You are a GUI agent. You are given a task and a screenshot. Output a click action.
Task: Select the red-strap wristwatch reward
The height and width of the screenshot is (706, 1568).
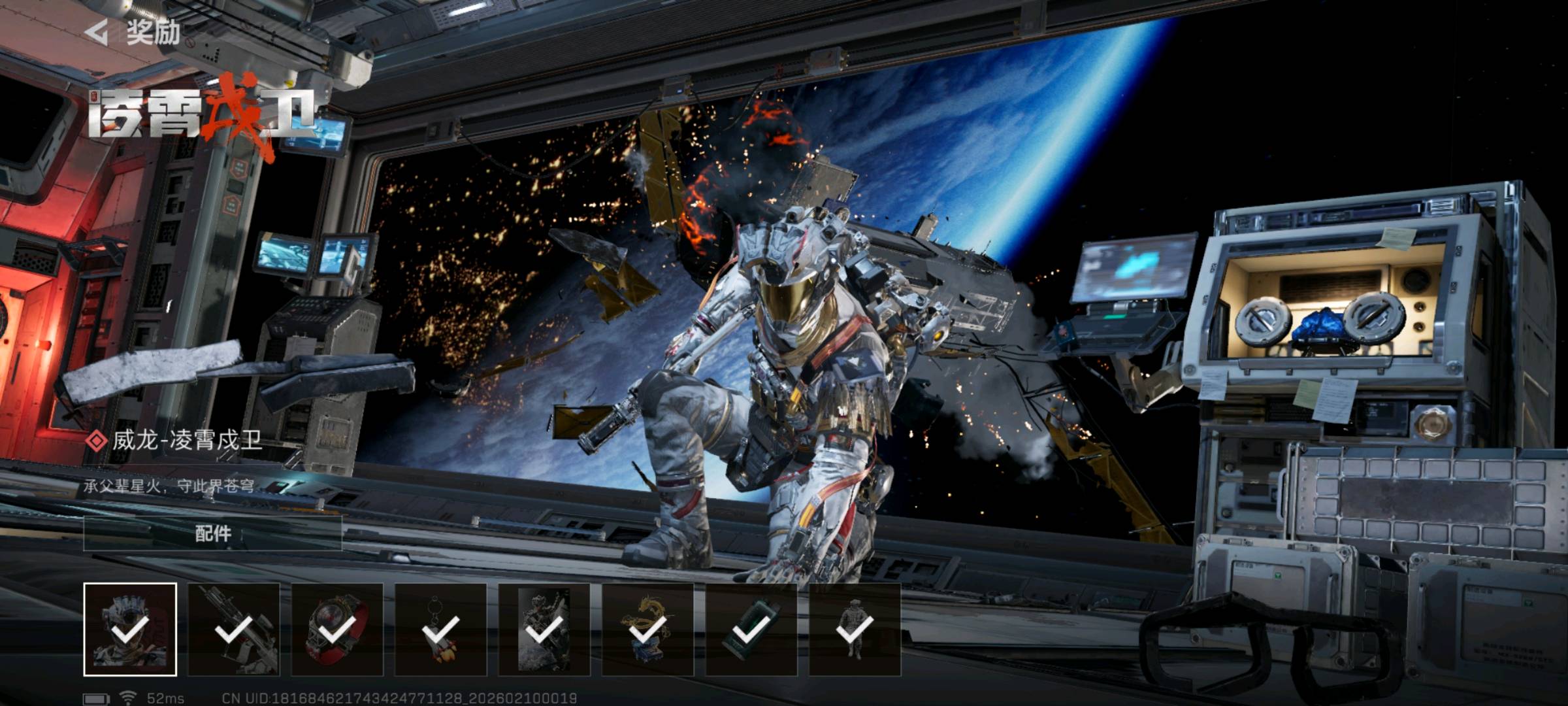(337, 629)
